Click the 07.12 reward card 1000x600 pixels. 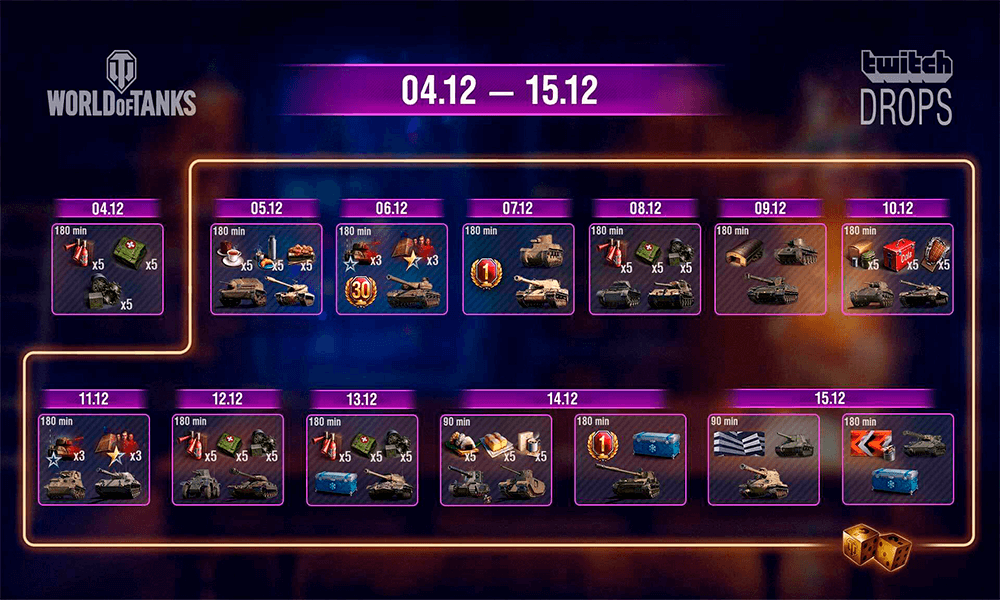click(518, 269)
